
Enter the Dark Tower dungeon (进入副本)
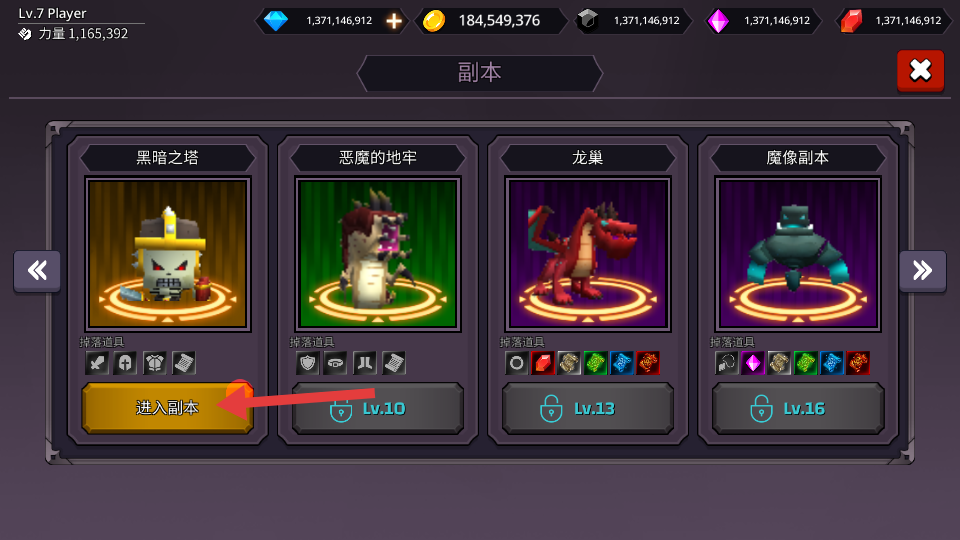point(167,408)
